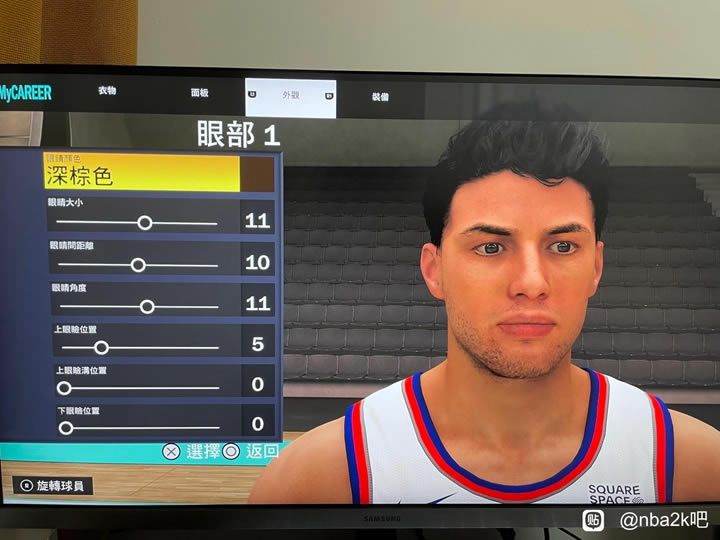Adjust the 上眼瞼溝位置 eyelid crease slider
This screenshot has width=720, height=540.
[64, 388]
